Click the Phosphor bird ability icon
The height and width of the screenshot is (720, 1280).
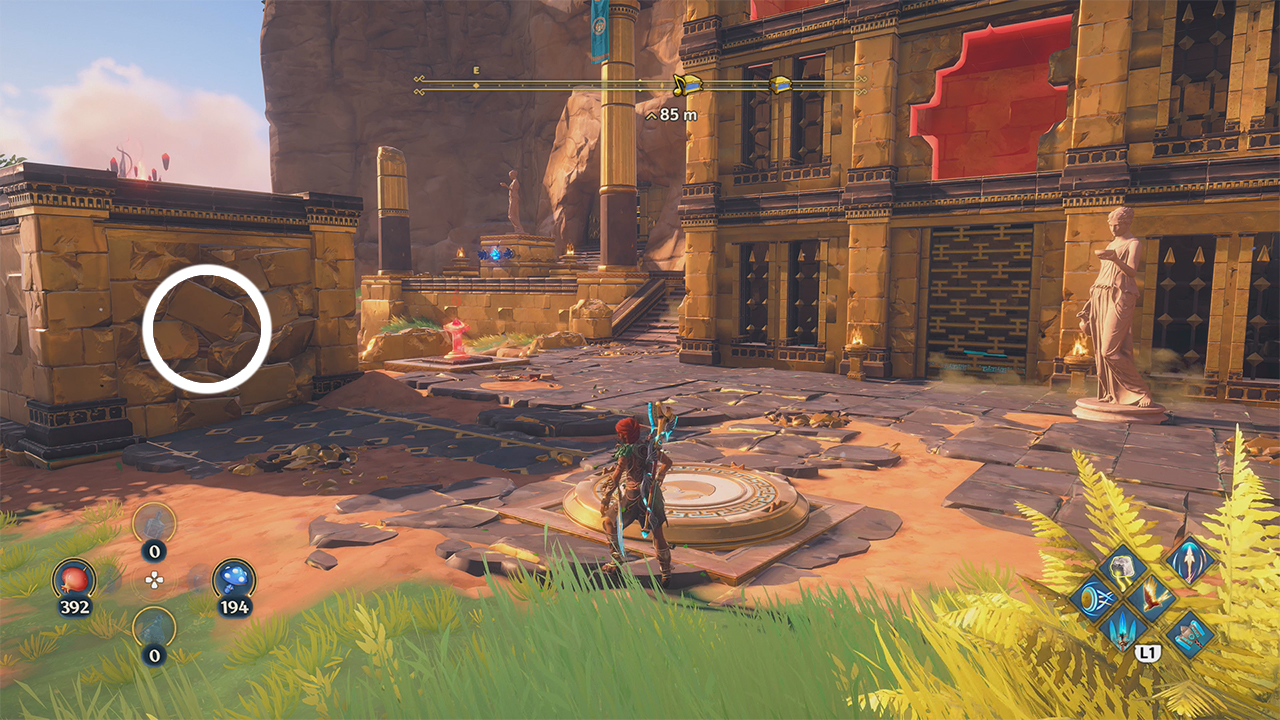(x=1153, y=595)
